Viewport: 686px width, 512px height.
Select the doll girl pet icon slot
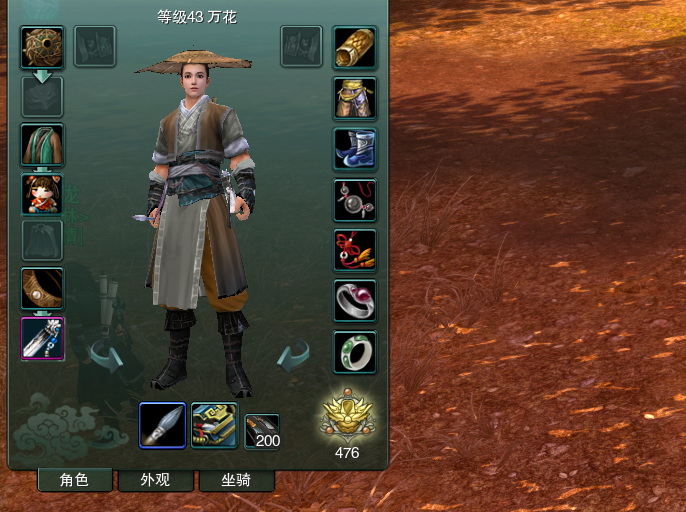click(42, 194)
